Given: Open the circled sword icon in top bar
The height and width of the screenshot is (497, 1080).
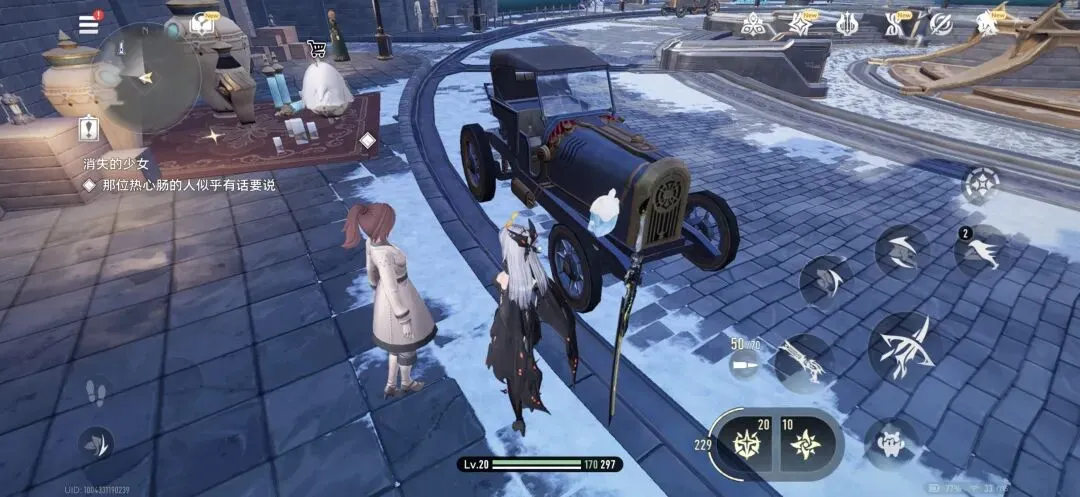Looking at the screenshot, I should [x=941, y=23].
